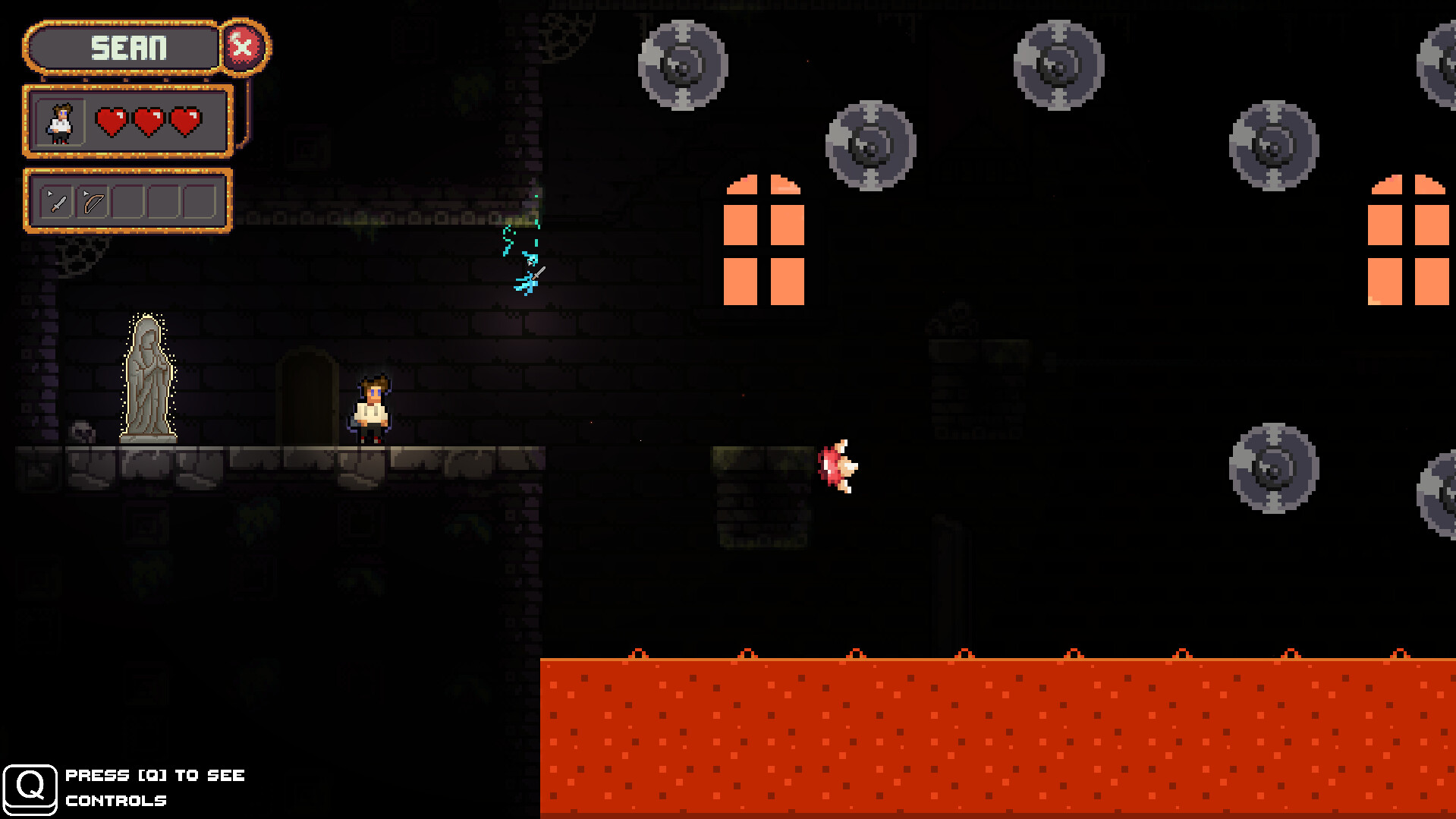
Task: Open the health stats panel
Action: click(x=127, y=121)
